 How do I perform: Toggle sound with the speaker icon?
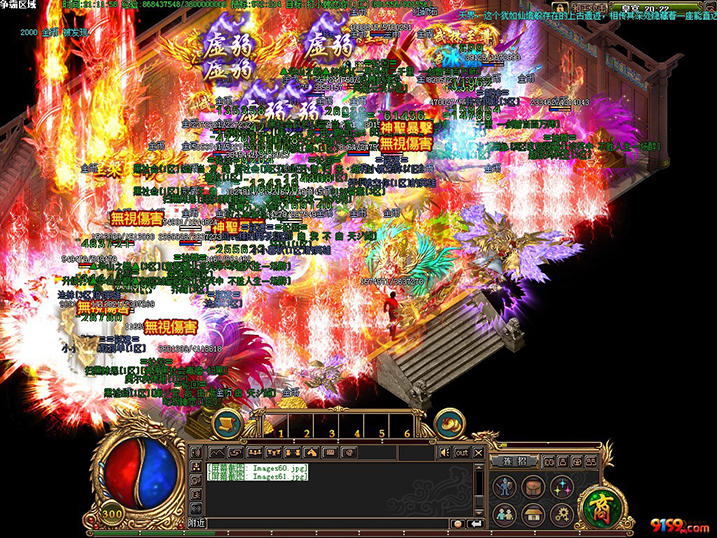(445, 452)
